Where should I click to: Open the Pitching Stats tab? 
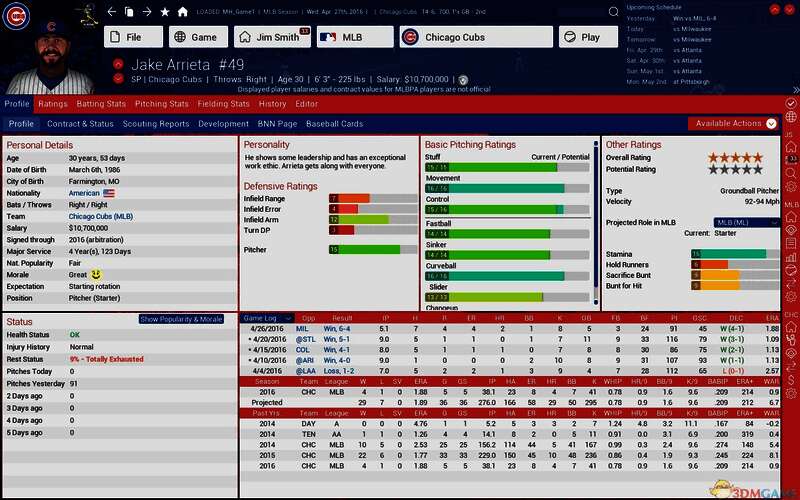[162, 104]
